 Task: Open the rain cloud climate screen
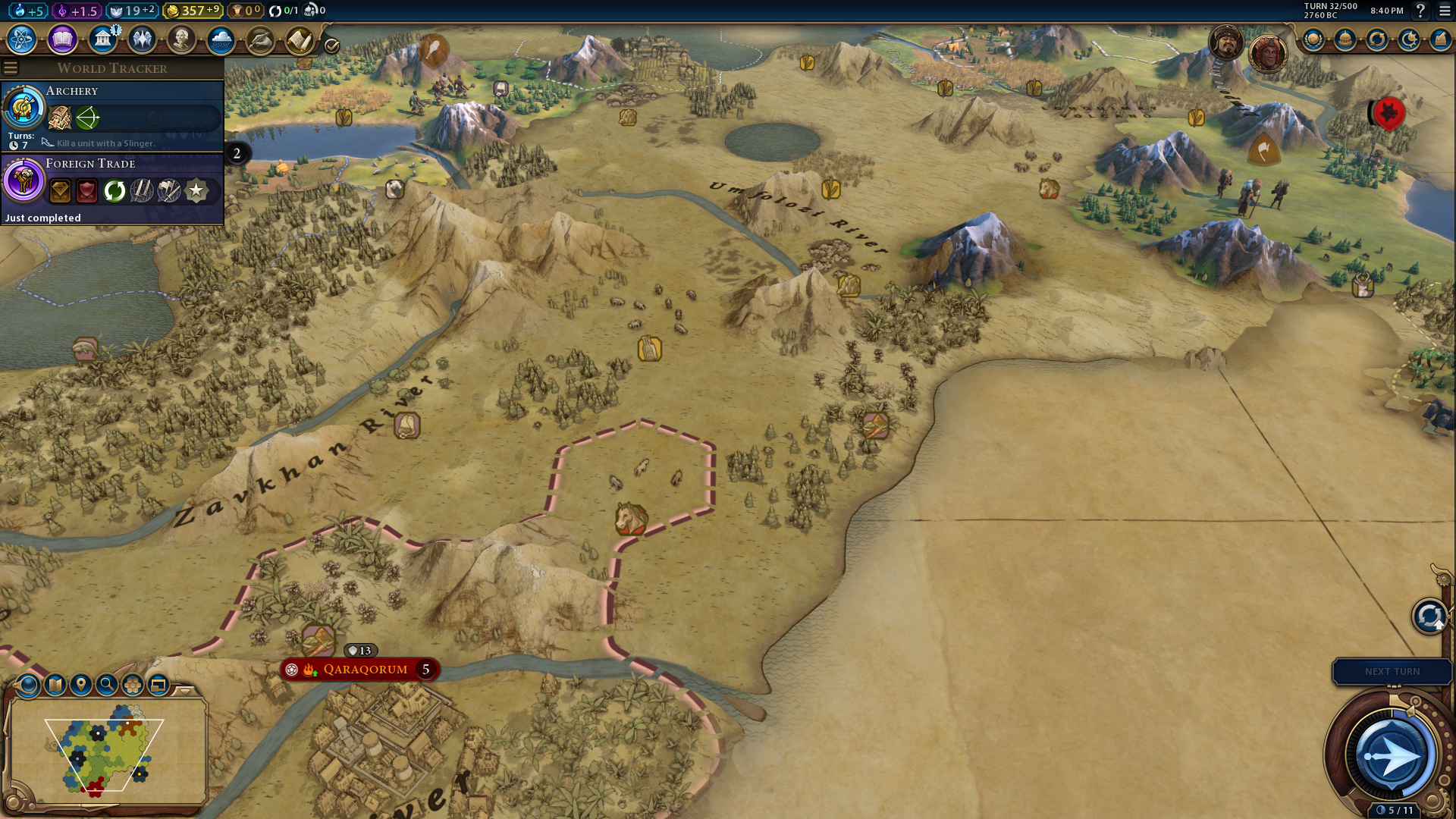pos(221,39)
